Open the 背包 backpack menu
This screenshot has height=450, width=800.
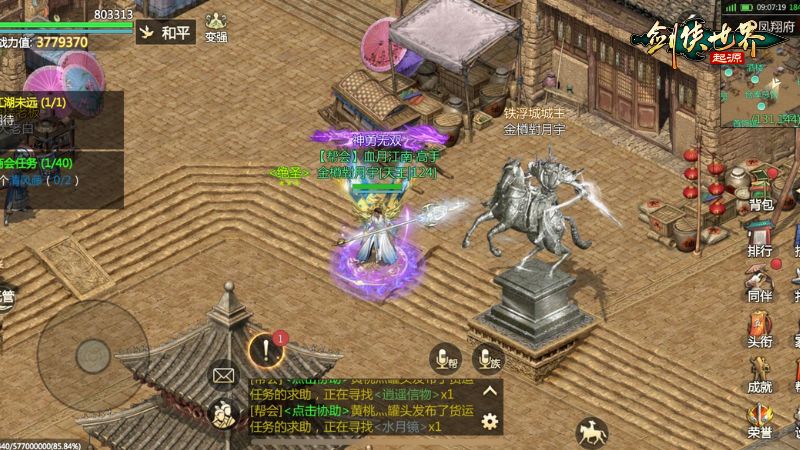(x=760, y=192)
